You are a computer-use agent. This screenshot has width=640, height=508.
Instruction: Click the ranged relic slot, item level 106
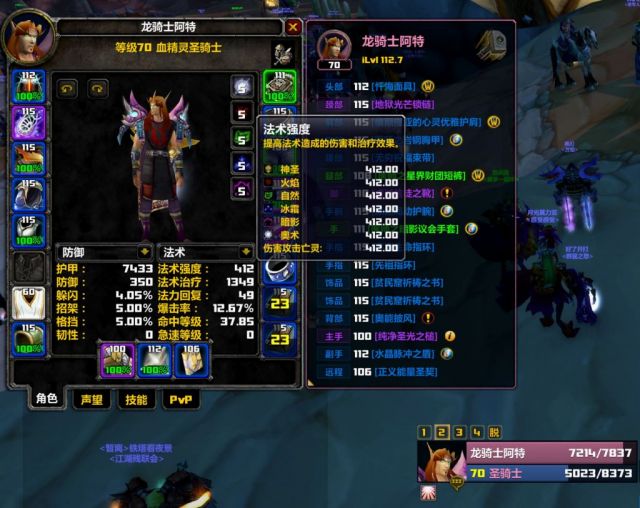click(x=190, y=359)
